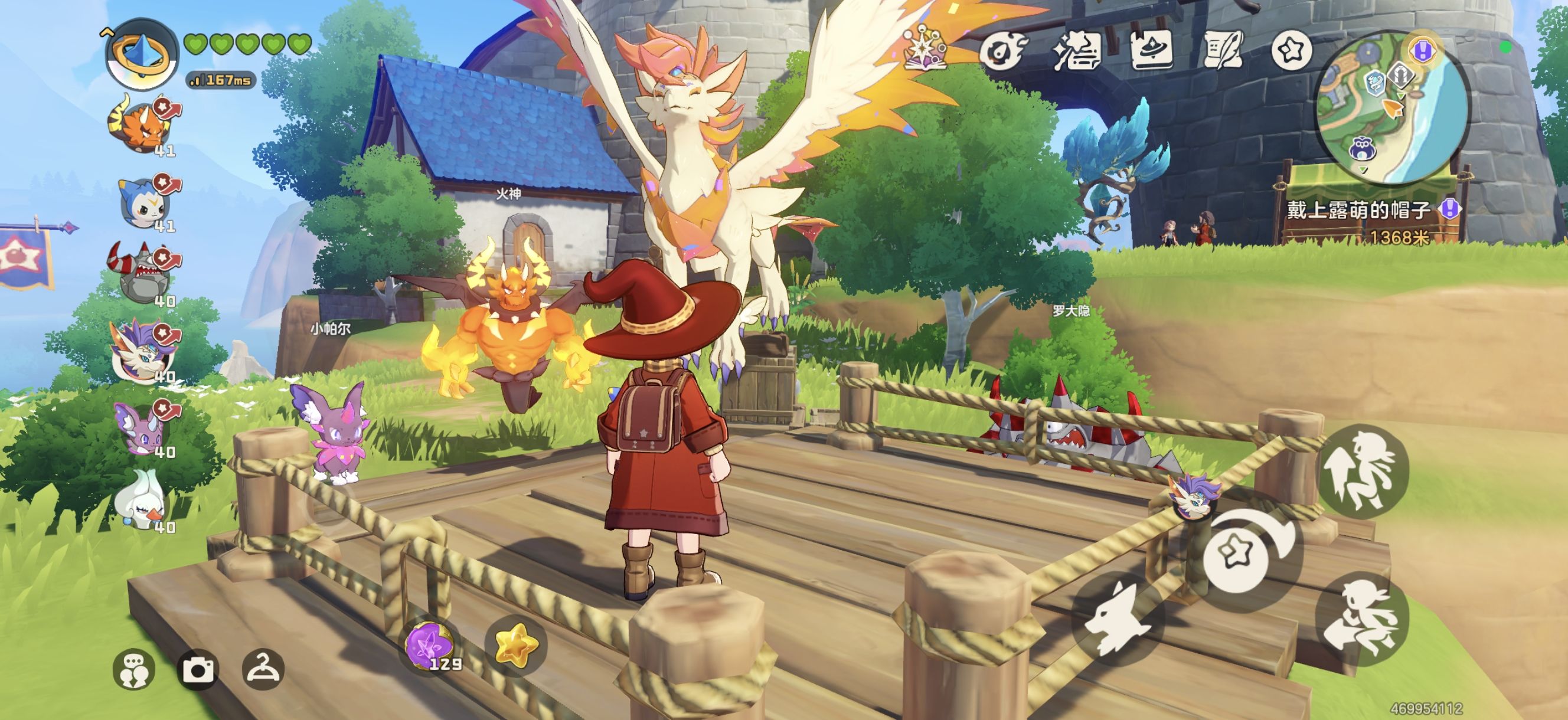This screenshot has height=720, width=1568.
Task: Open the clothes hanger wardrobe button
Action: coord(263,669)
